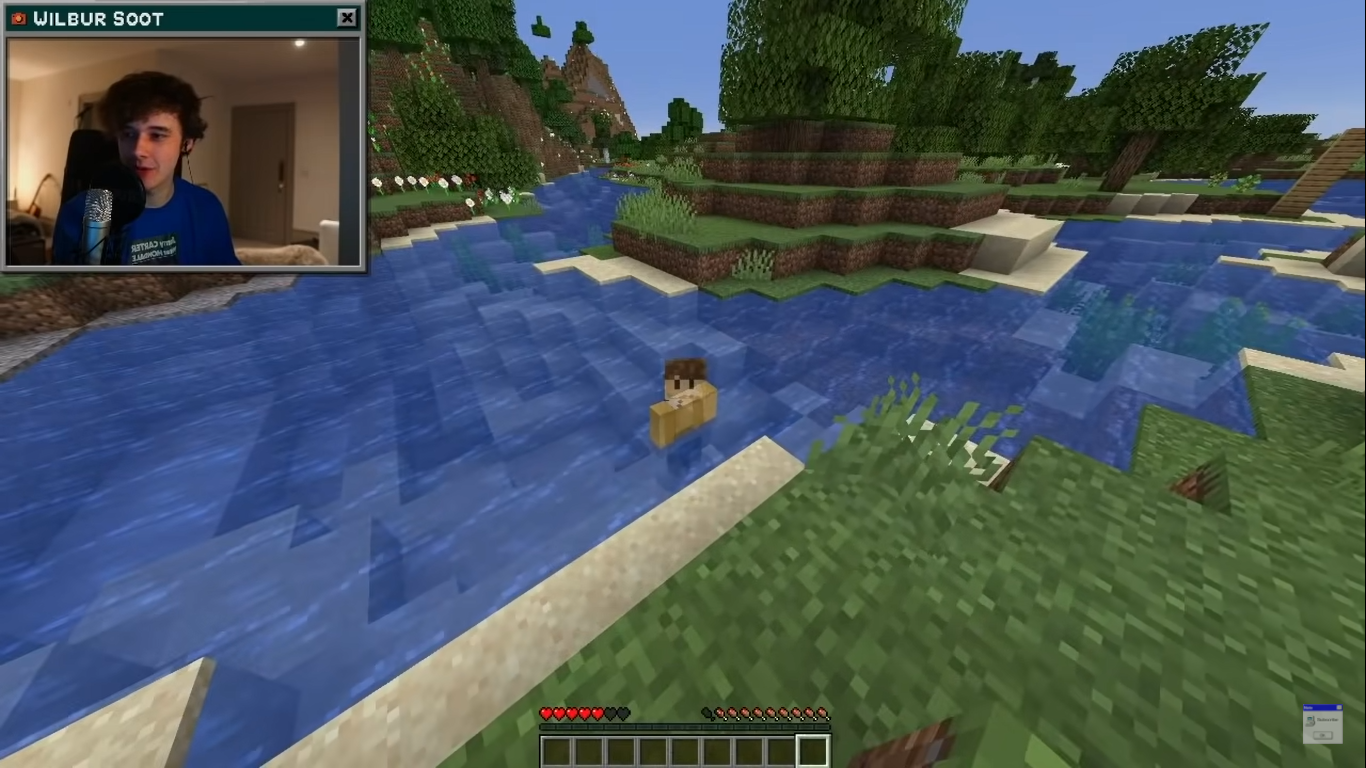Close the Wilbur Soot webcam overlay
Image resolution: width=1366 pixels, height=768 pixels.
(x=347, y=17)
